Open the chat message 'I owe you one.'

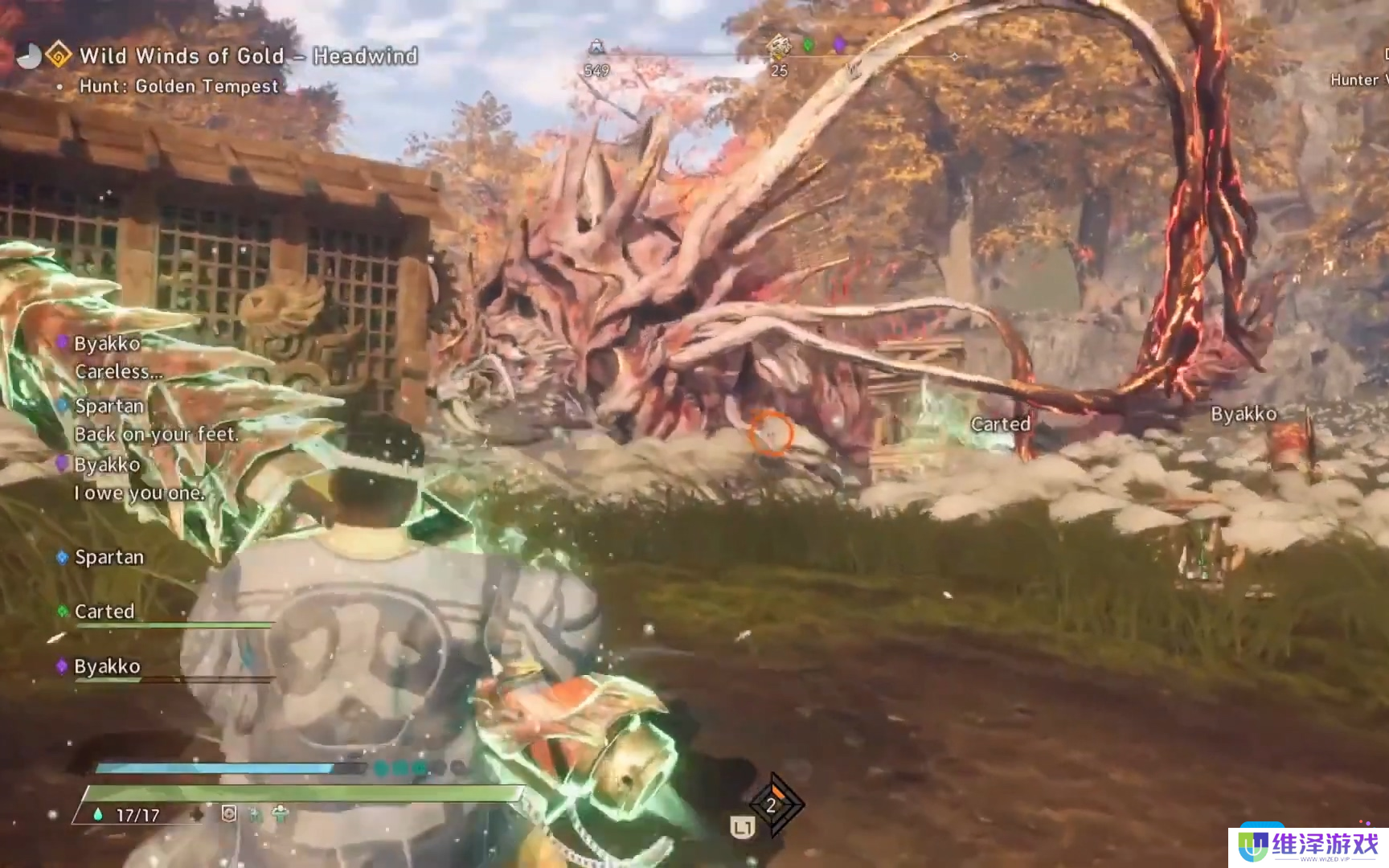[x=139, y=493]
